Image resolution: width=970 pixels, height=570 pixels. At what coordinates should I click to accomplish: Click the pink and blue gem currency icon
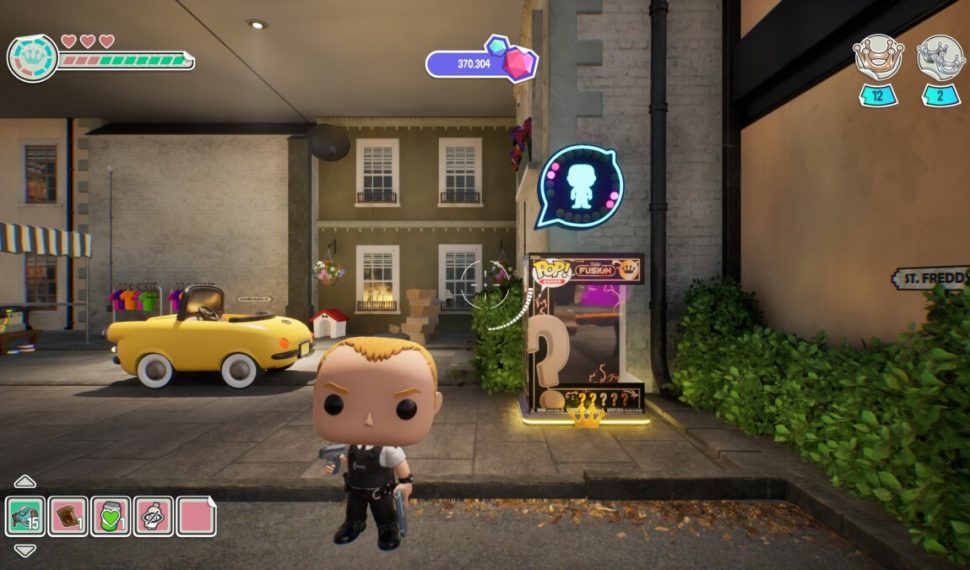click(511, 58)
